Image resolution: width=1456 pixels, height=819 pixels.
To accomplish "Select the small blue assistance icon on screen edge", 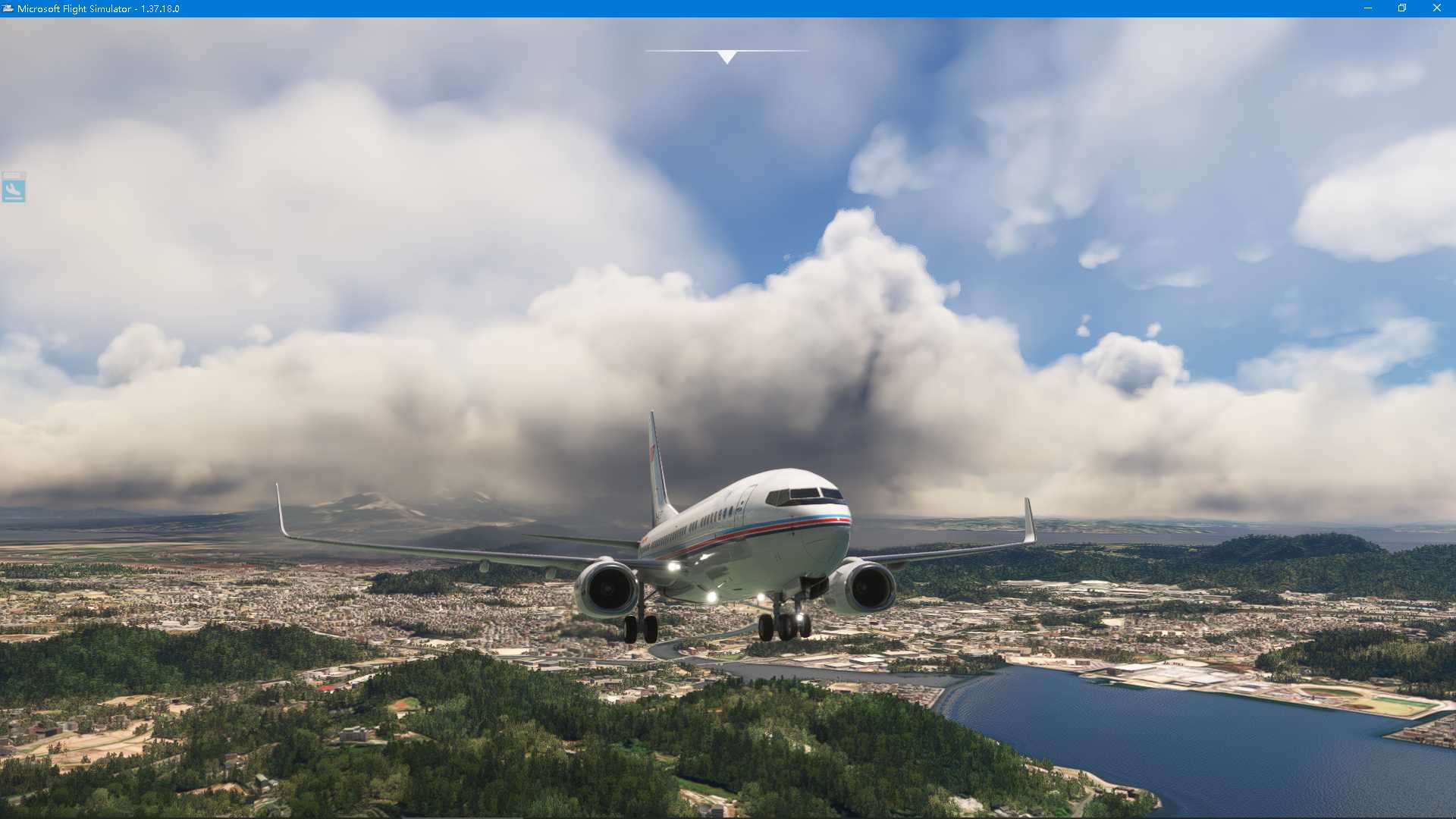I will coord(14,190).
